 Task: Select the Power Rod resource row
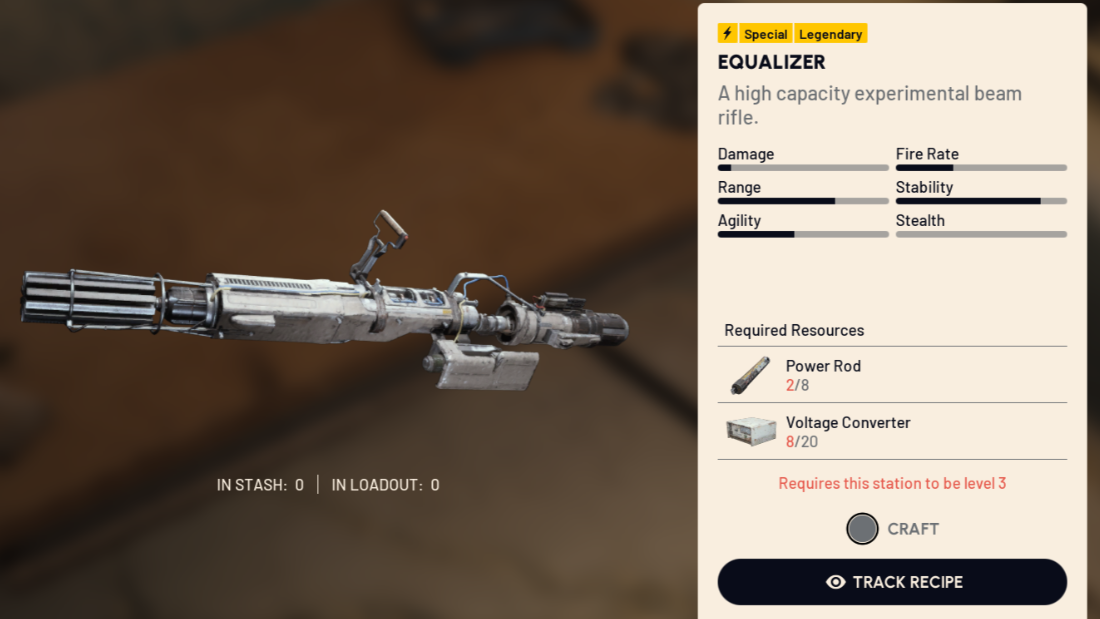pyautogui.click(x=892, y=375)
